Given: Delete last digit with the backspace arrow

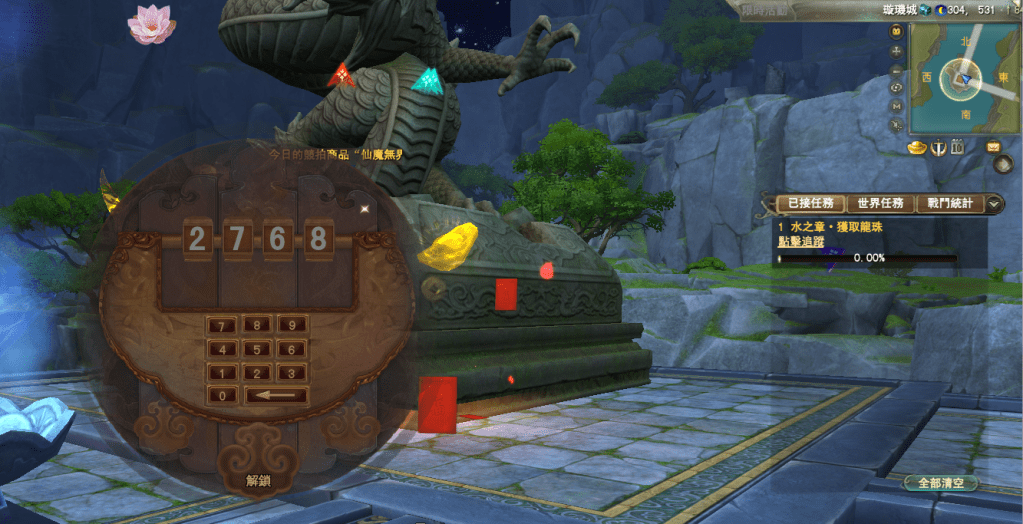Looking at the screenshot, I should pos(274,395).
